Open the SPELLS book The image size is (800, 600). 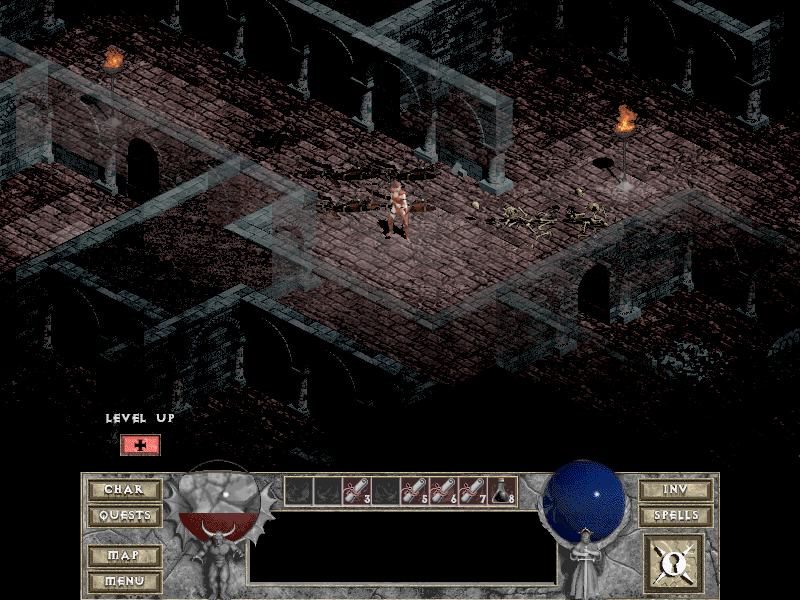[676, 516]
